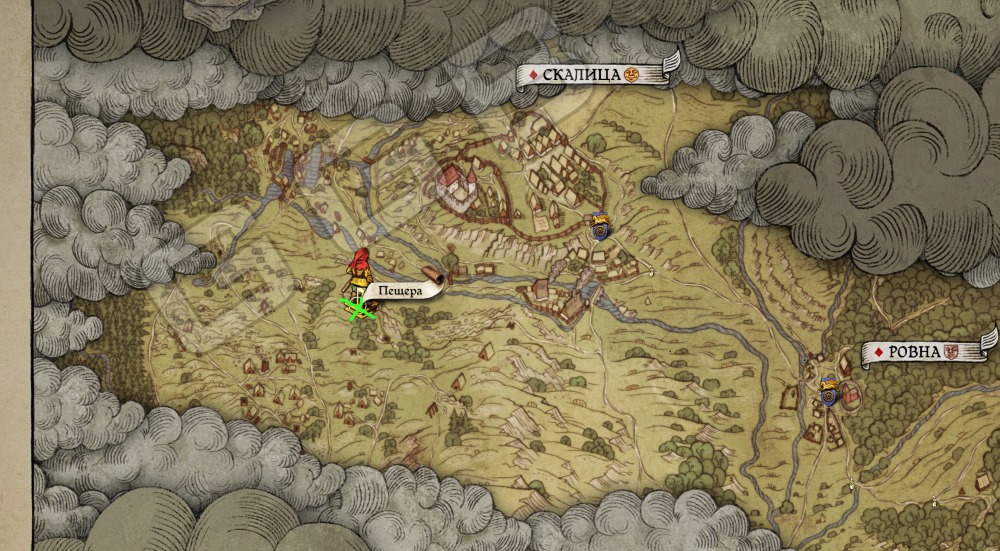Select the red-hooded player marker
This screenshot has height=551, width=1000.
pyautogui.click(x=357, y=270)
